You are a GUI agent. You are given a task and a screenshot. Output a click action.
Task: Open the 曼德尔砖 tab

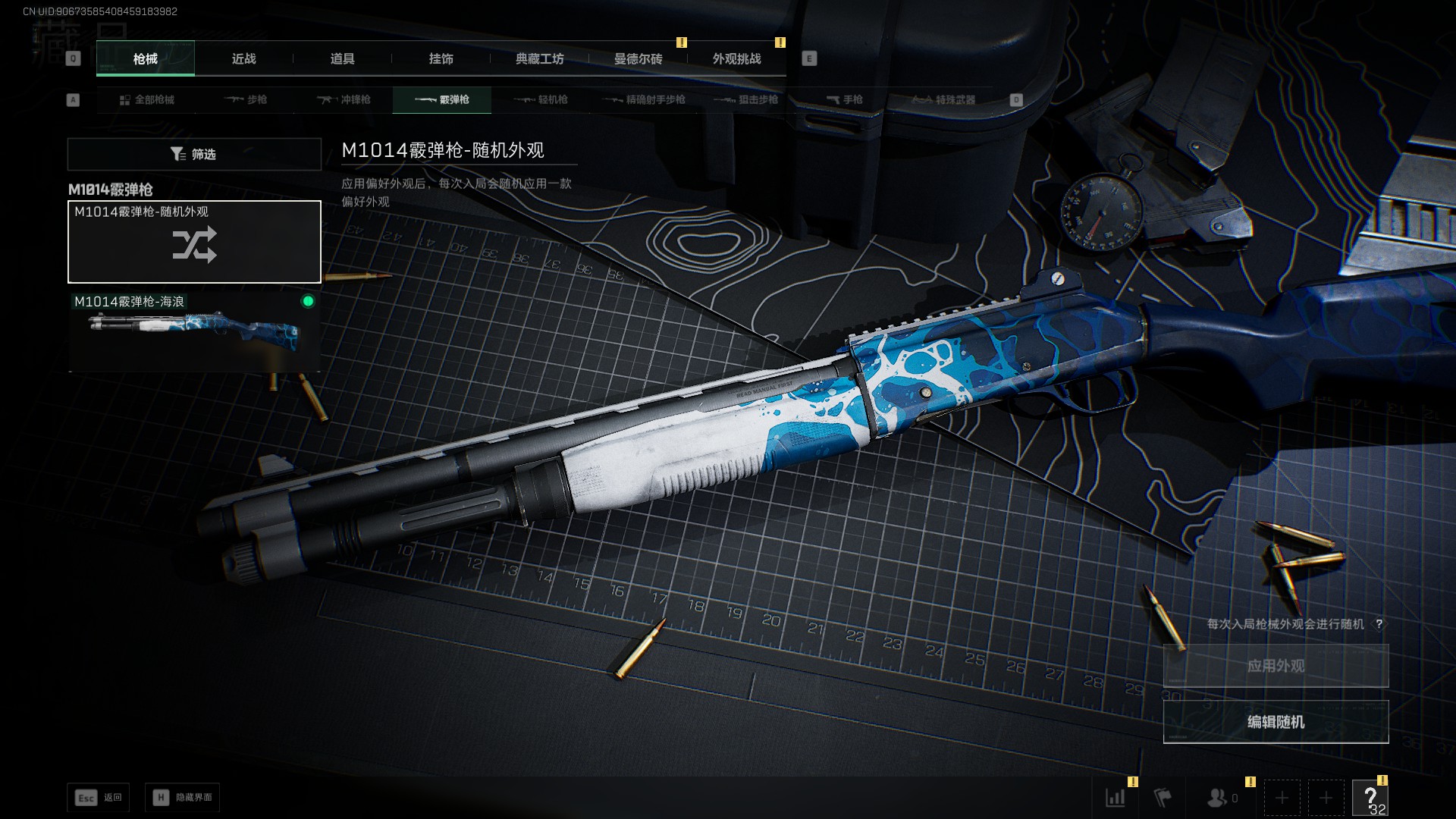pyautogui.click(x=638, y=58)
